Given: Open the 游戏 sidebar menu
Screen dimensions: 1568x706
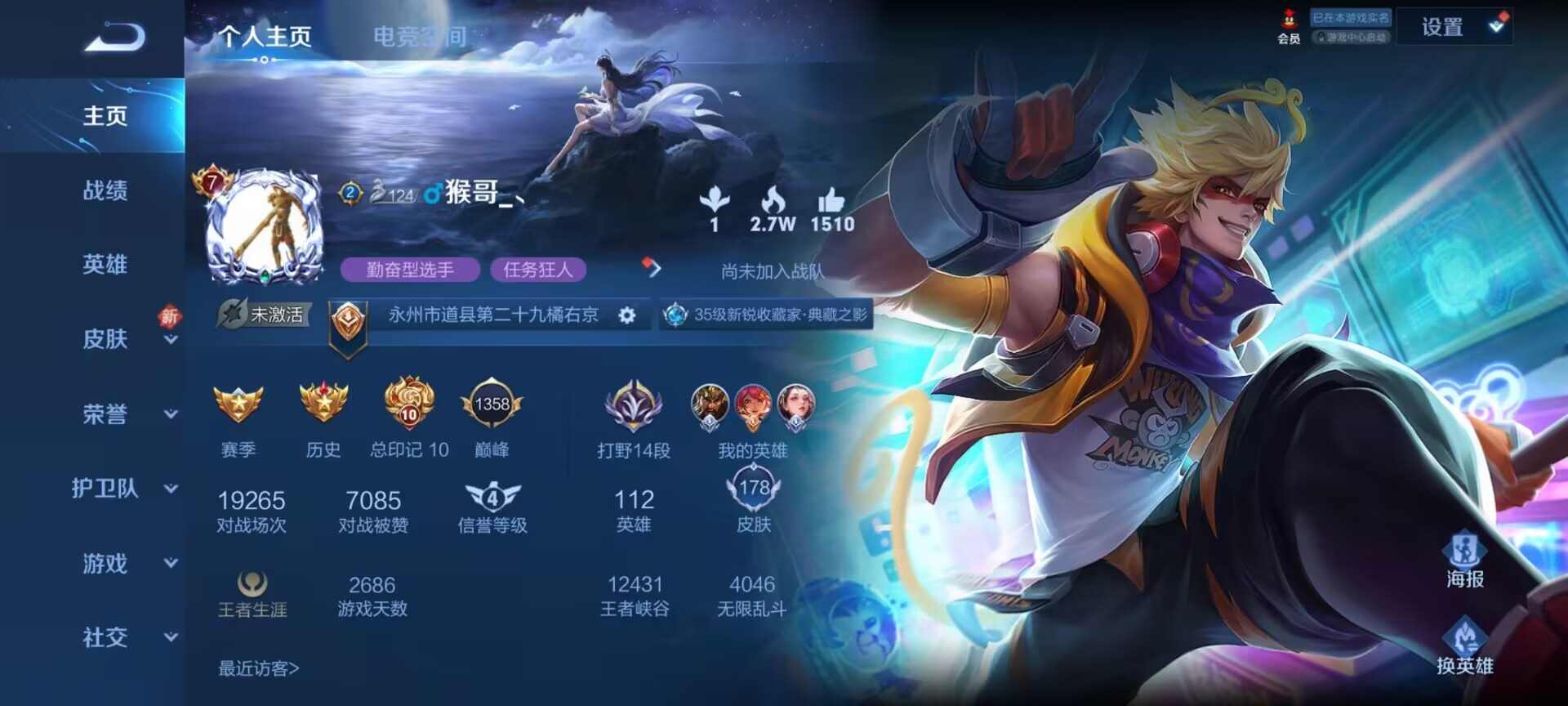Looking at the screenshot, I should [x=105, y=564].
